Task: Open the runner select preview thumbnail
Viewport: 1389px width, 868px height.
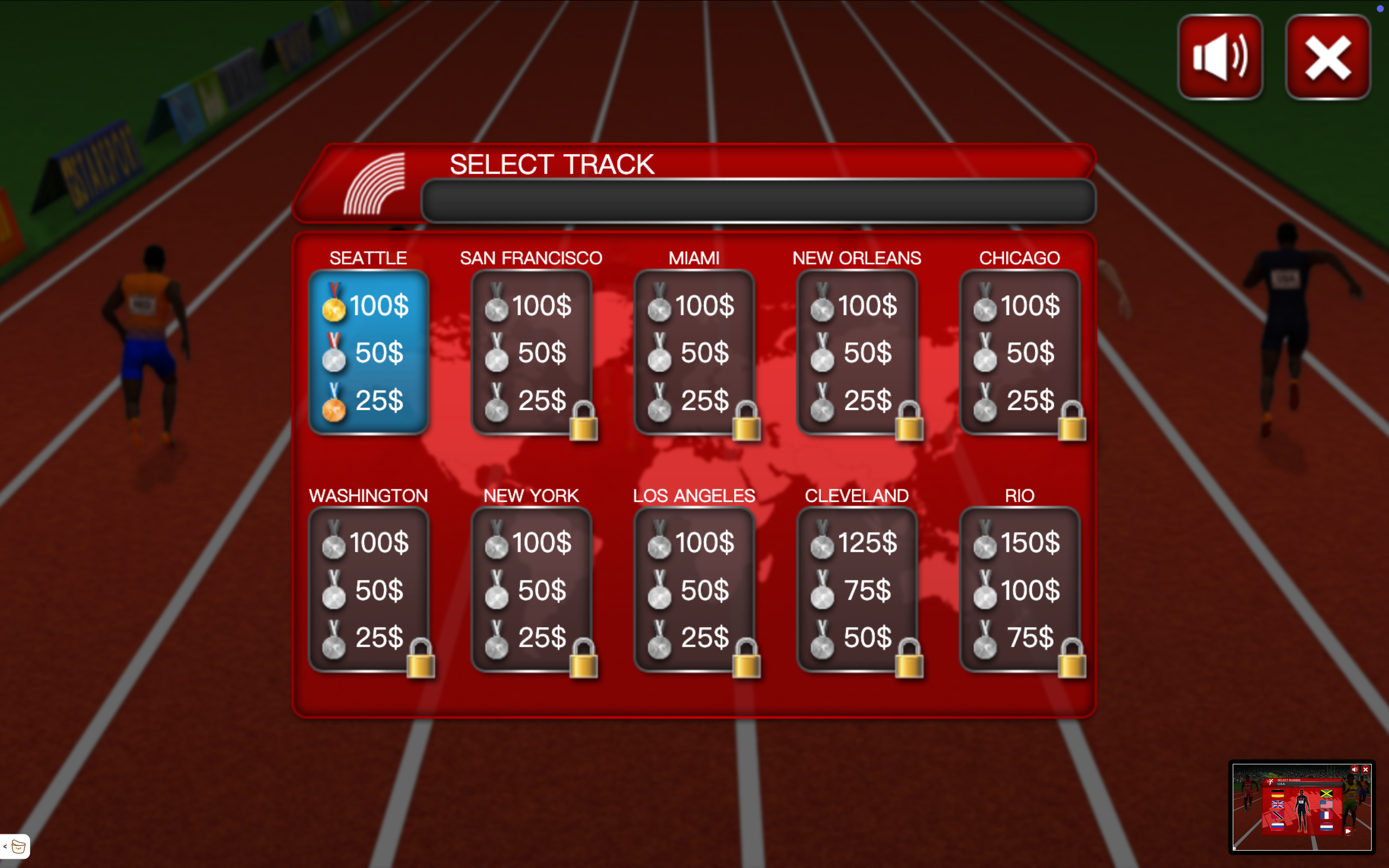Action: (1301, 807)
